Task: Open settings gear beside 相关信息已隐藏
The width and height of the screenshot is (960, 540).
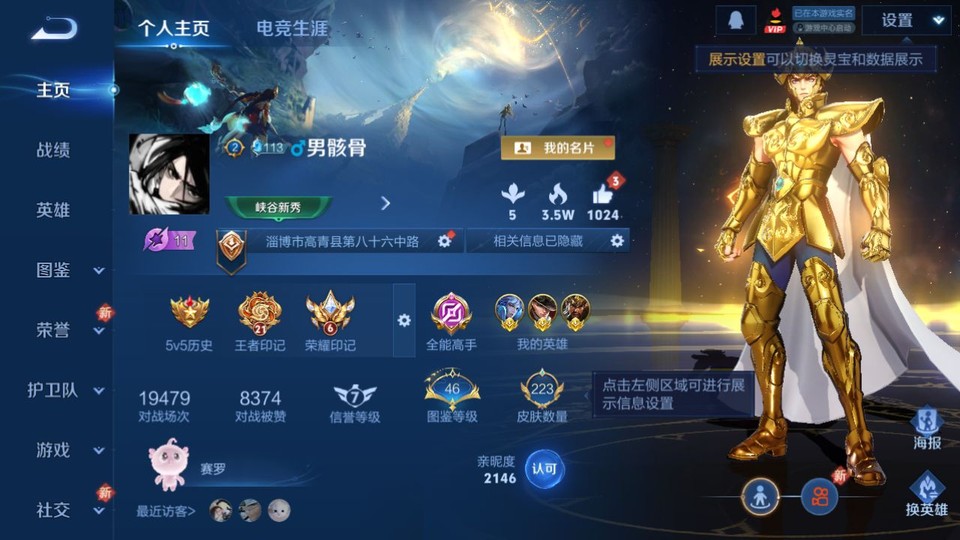Action: point(617,241)
